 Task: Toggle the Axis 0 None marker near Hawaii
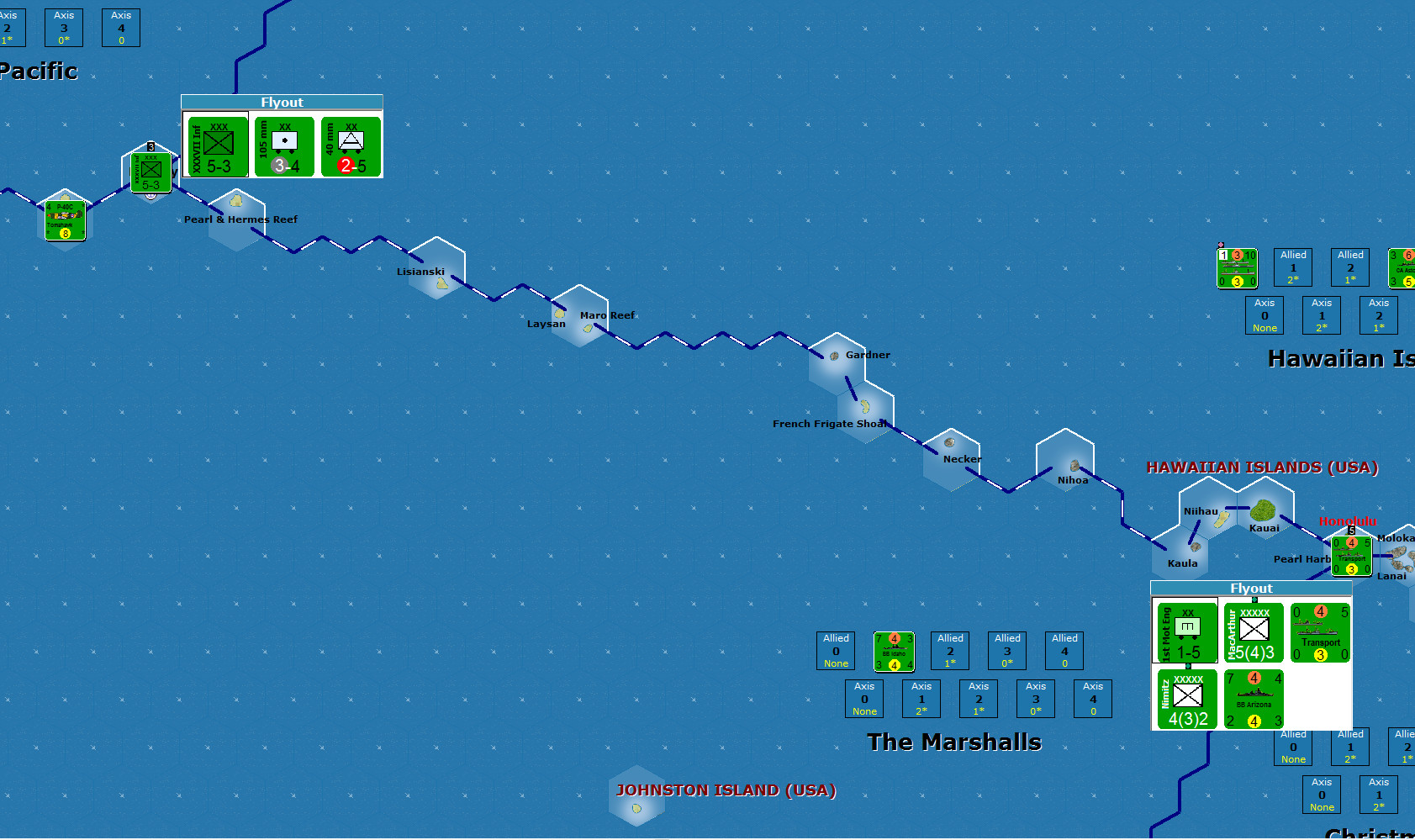pyautogui.click(x=1265, y=315)
